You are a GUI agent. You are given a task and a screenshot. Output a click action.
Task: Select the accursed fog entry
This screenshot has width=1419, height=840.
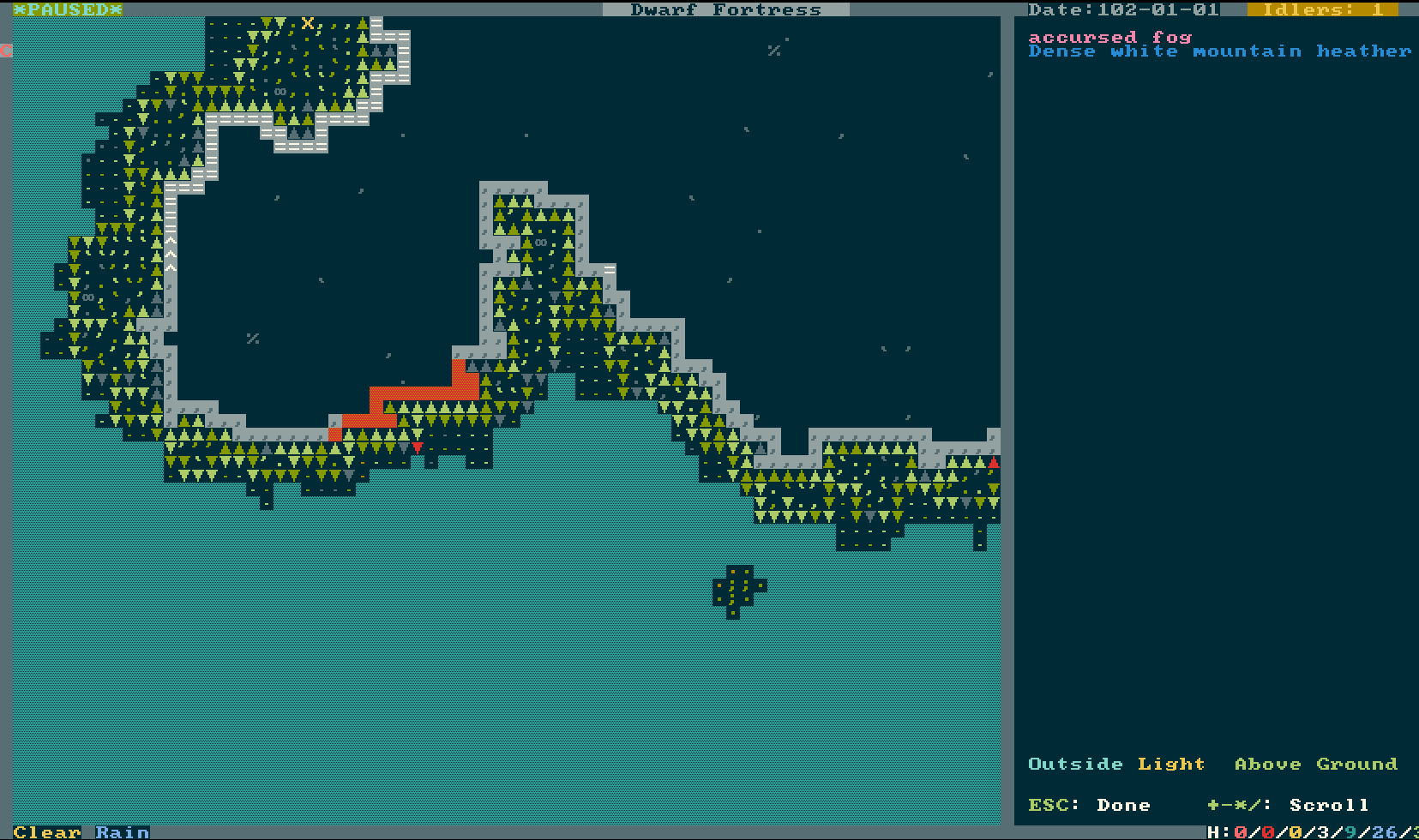1109,37
